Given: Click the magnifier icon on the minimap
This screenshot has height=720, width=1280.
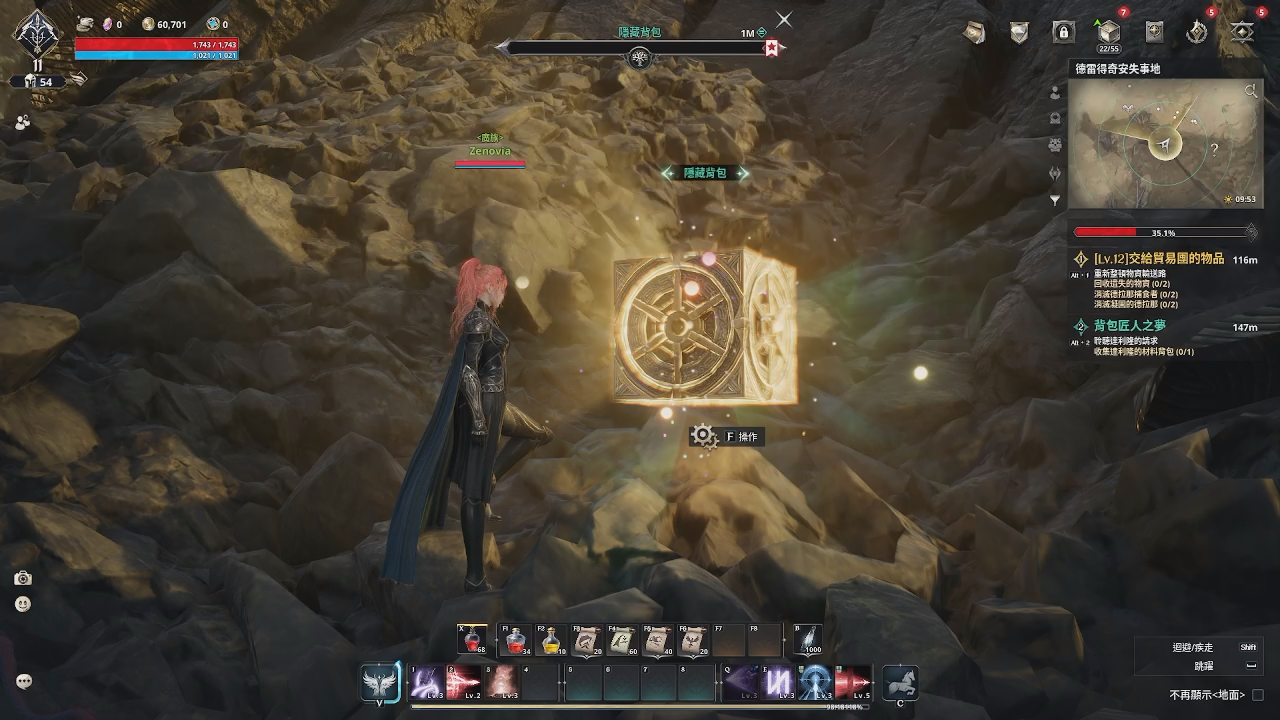Looking at the screenshot, I should pyautogui.click(x=1250, y=92).
